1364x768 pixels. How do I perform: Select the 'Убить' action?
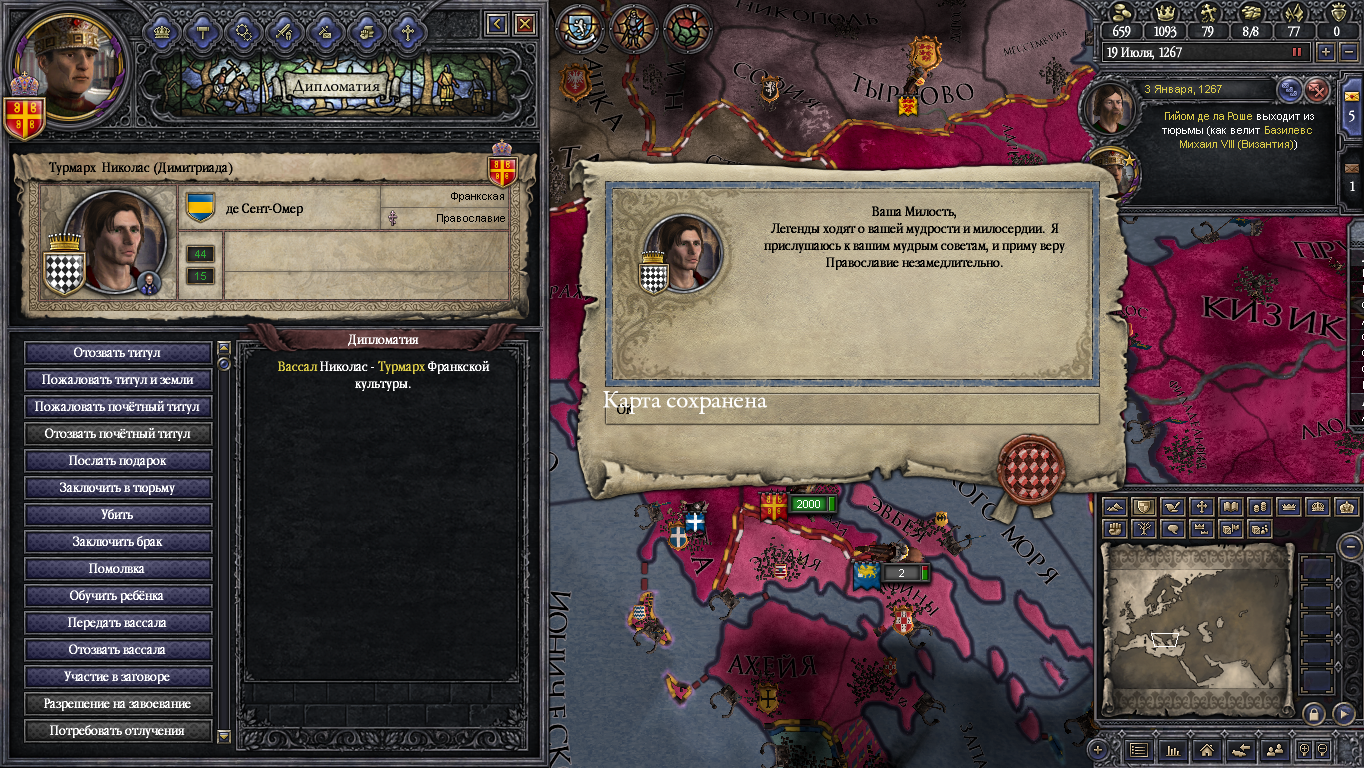tap(117, 515)
